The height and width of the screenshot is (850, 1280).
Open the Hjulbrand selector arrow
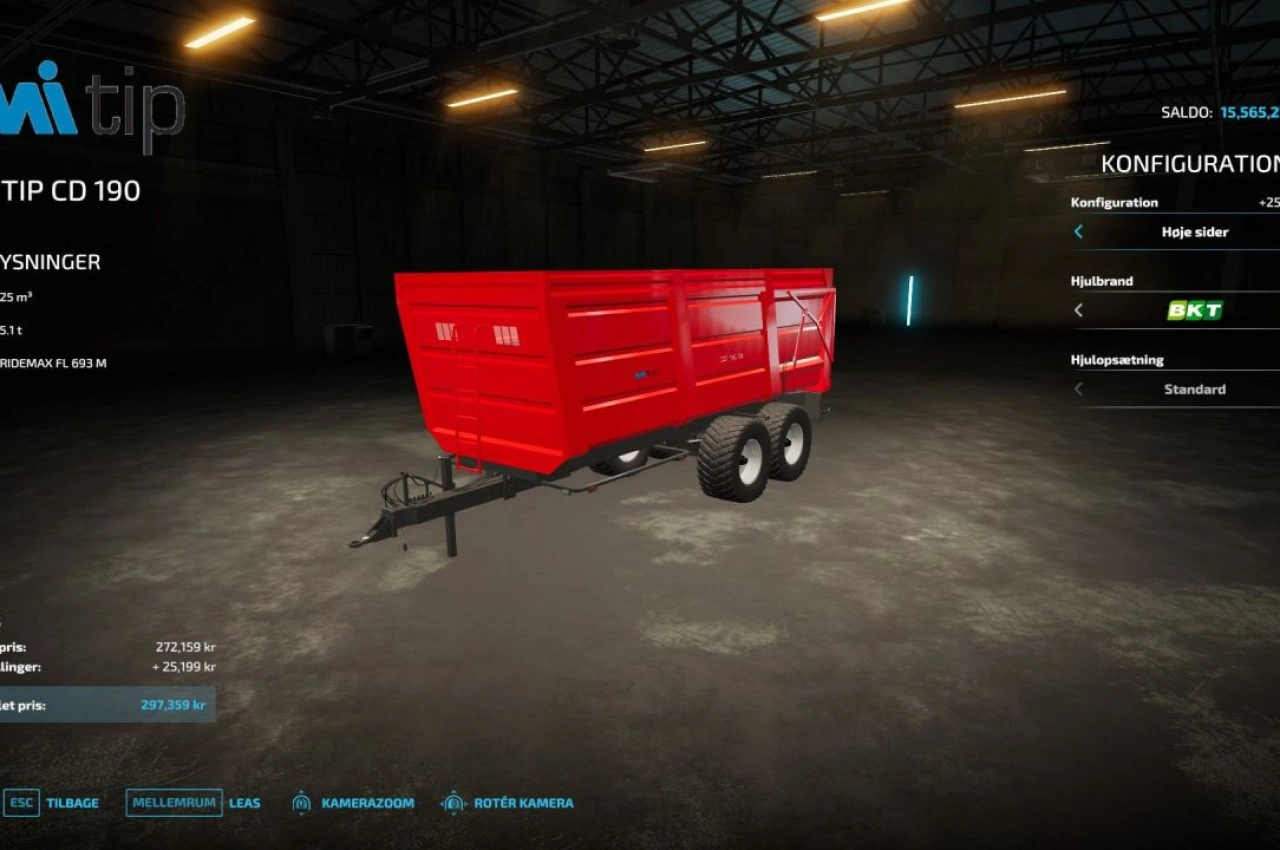point(1079,310)
